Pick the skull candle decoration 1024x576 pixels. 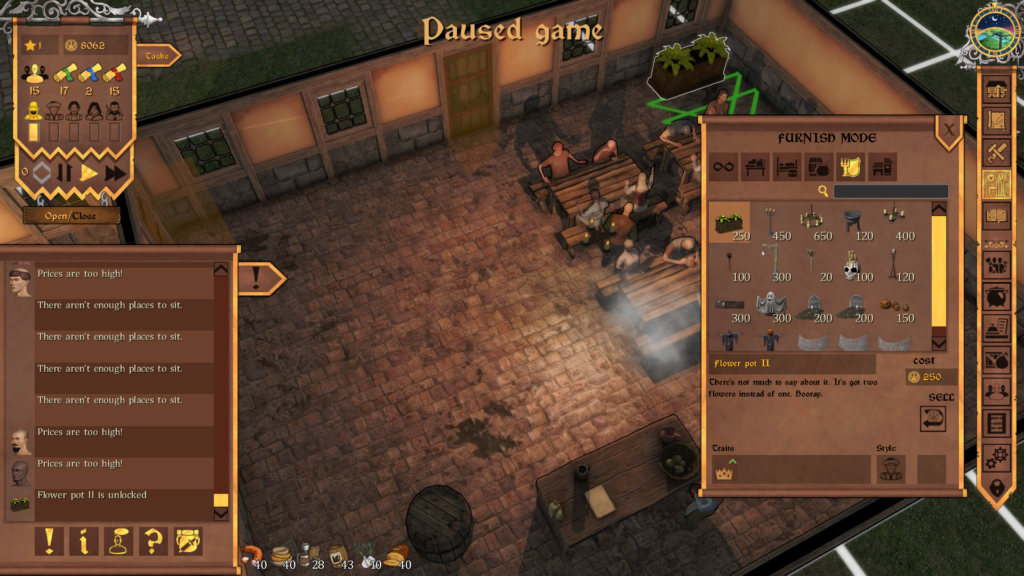pyautogui.click(x=852, y=265)
